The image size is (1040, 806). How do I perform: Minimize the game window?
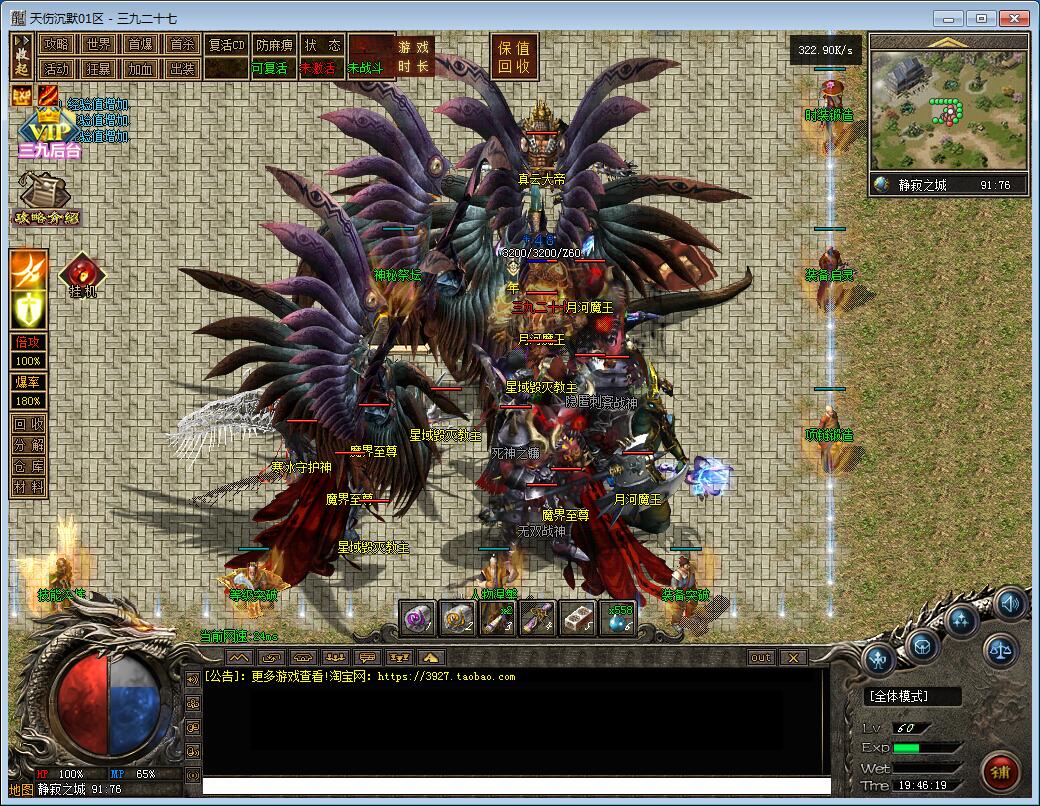click(x=948, y=18)
